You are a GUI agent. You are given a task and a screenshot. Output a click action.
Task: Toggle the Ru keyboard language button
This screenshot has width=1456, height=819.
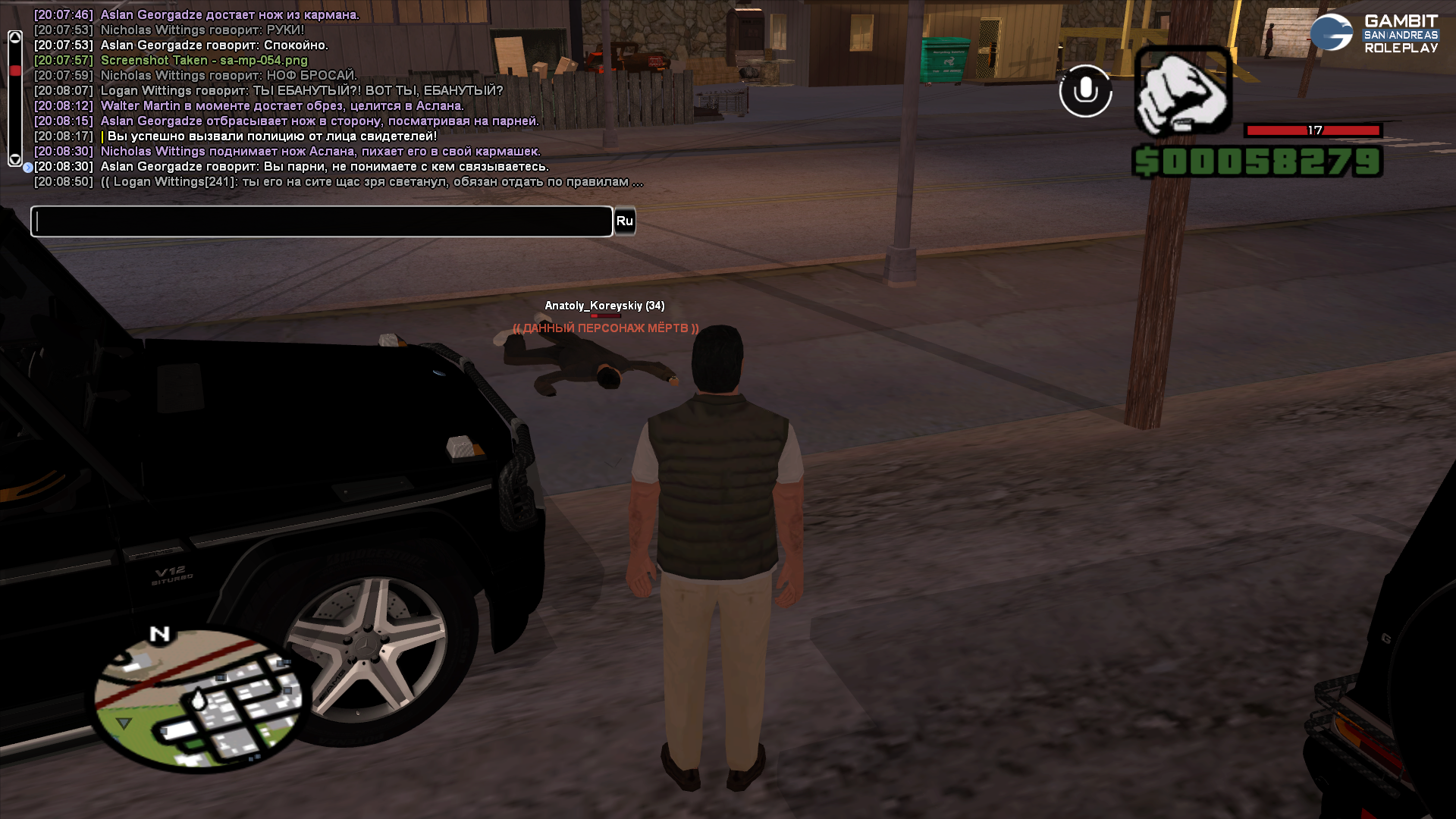click(624, 221)
